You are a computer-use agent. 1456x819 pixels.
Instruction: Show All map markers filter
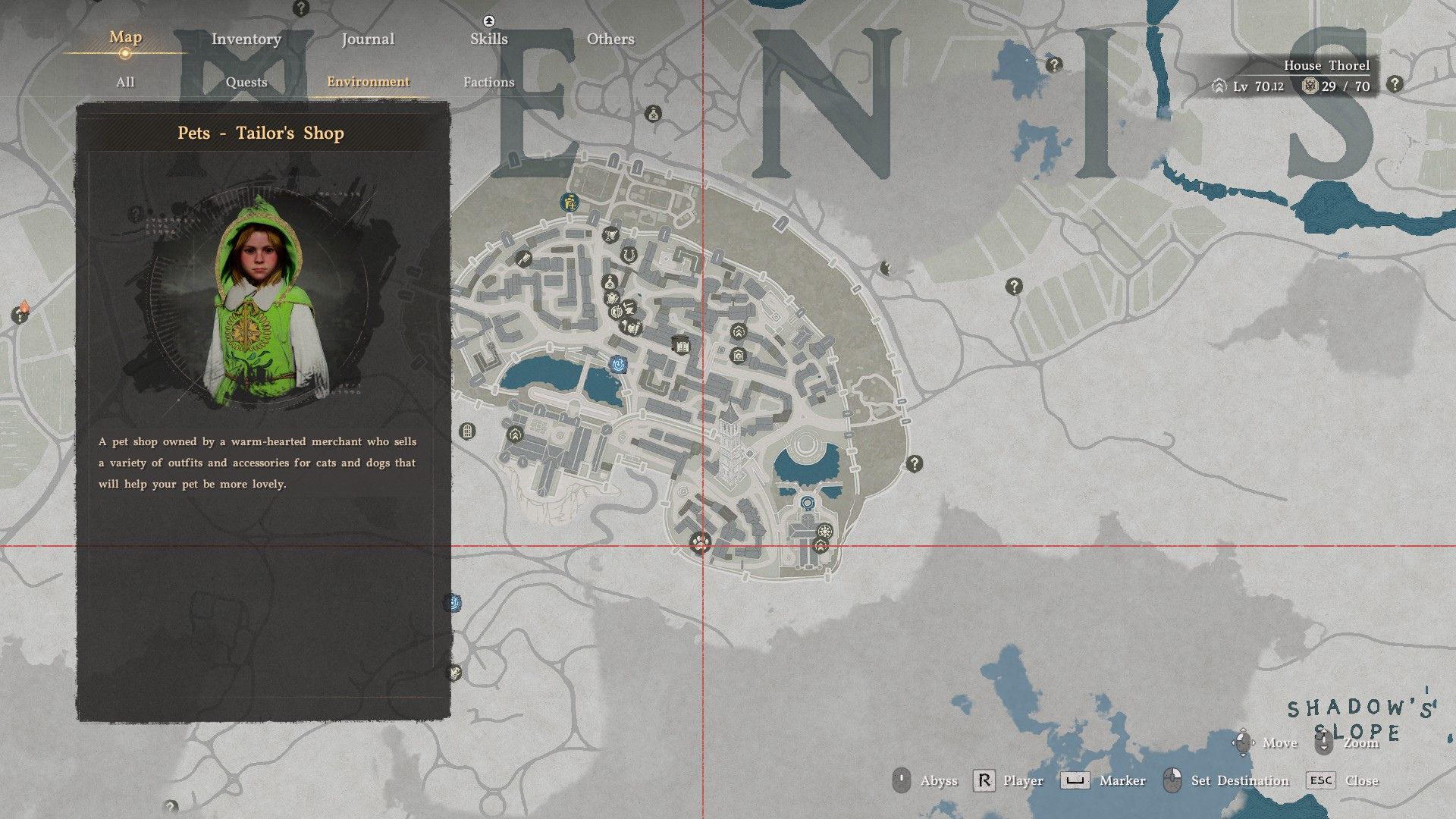pos(125,82)
